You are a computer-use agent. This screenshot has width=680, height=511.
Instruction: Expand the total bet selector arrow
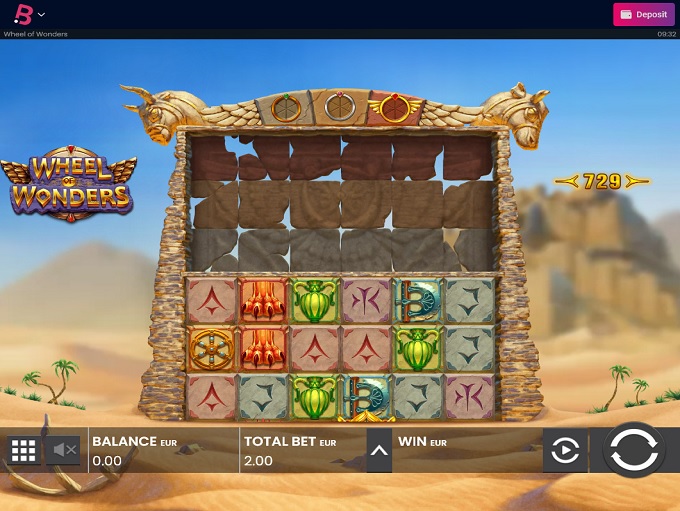click(x=378, y=451)
